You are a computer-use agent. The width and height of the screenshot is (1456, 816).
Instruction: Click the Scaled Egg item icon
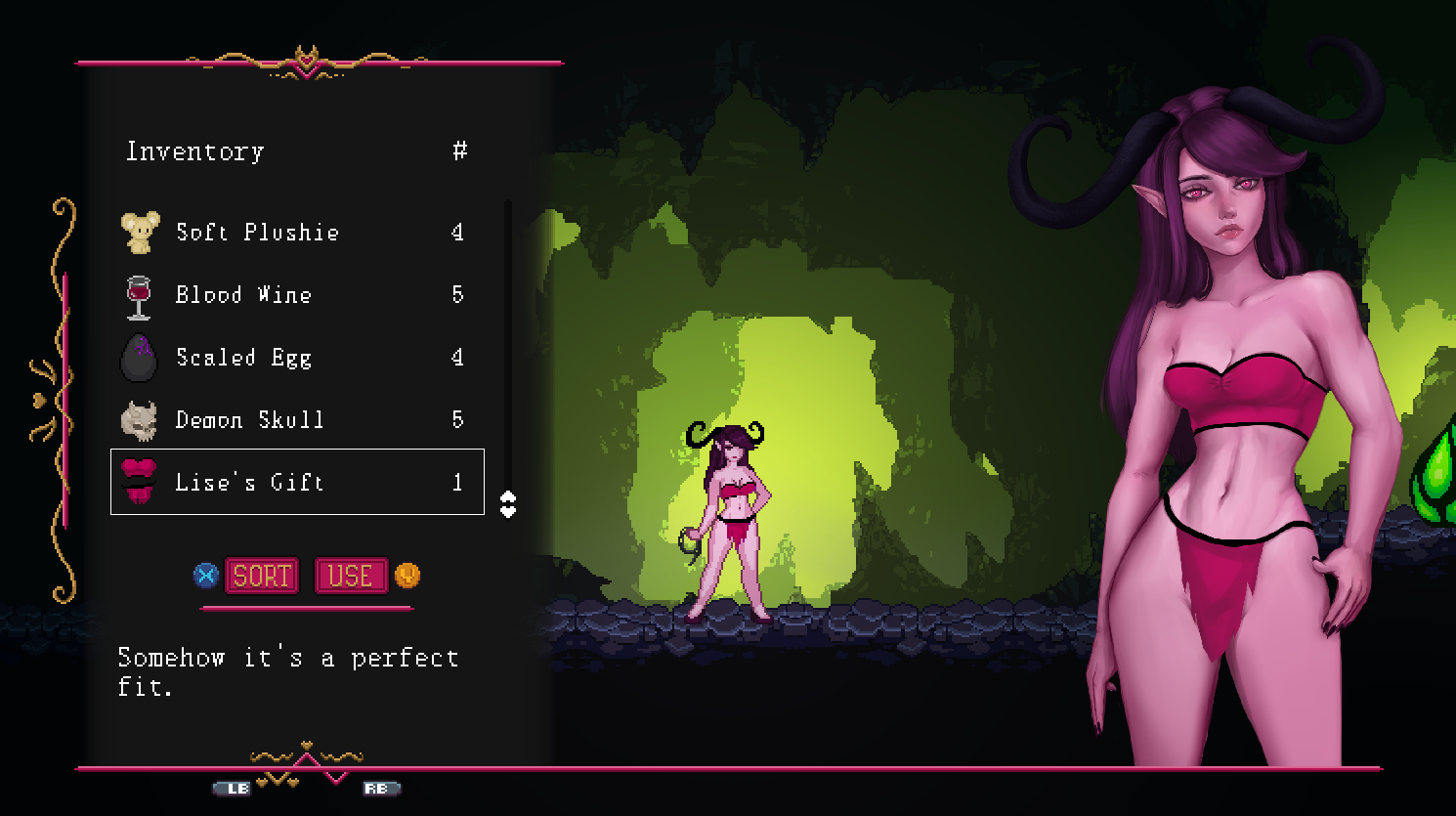[x=140, y=357]
